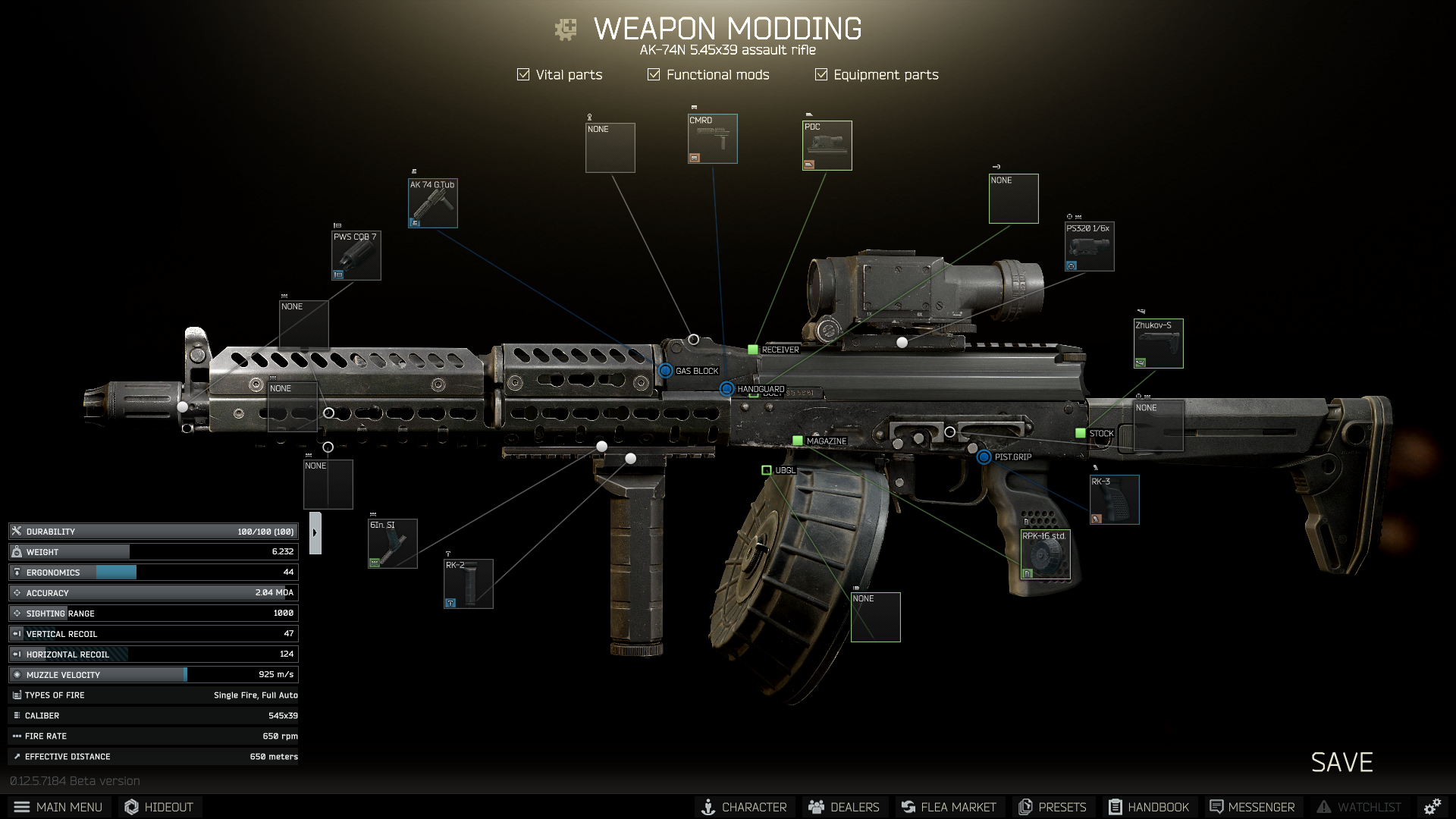Open the STOCK mod slot
This screenshot has width=1456, height=819.
[x=1080, y=433]
